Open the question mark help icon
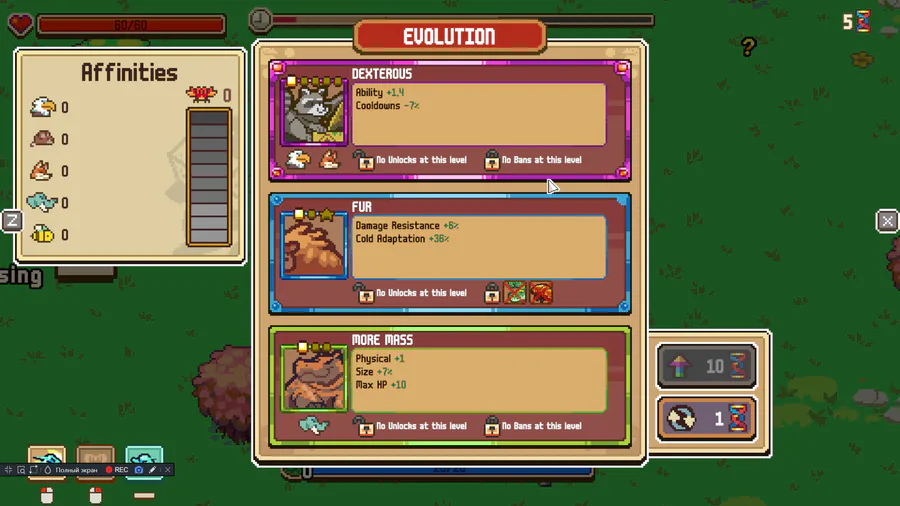The width and height of the screenshot is (900, 506). point(748,46)
